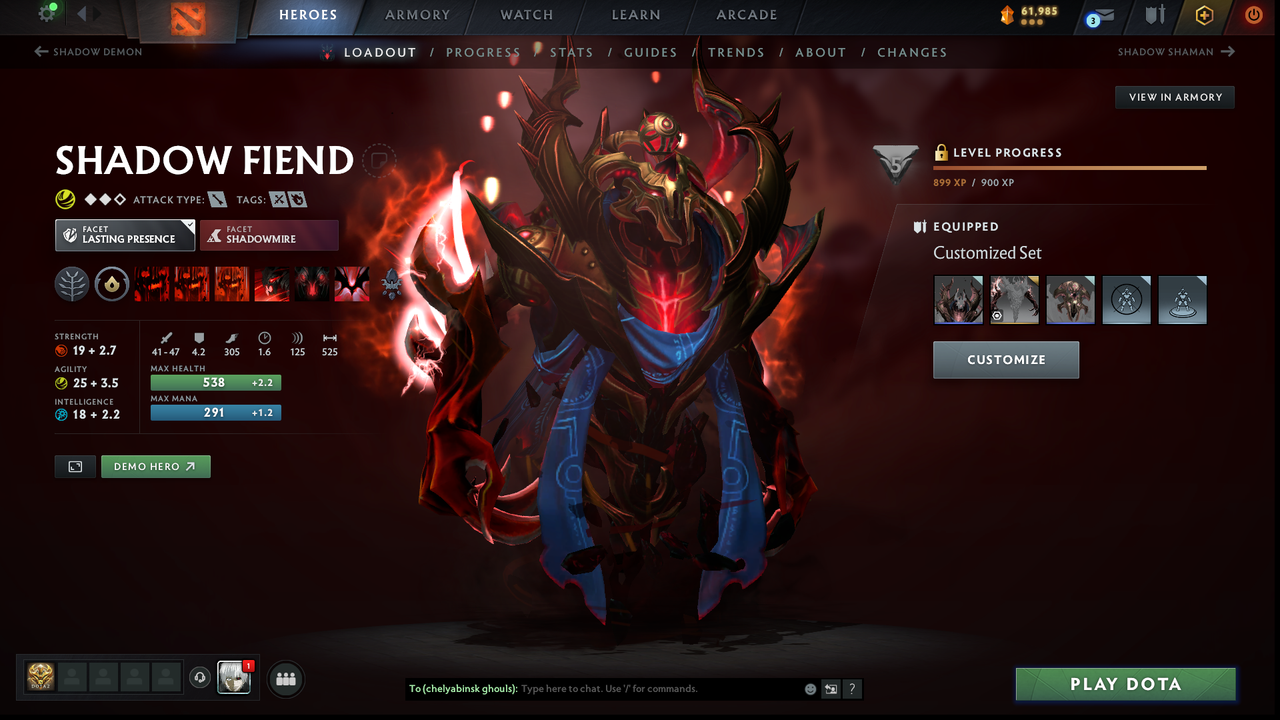Viewport: 1280px width, 720px height.
Task: Click the power/logout icon
Action: point(1253,16)
